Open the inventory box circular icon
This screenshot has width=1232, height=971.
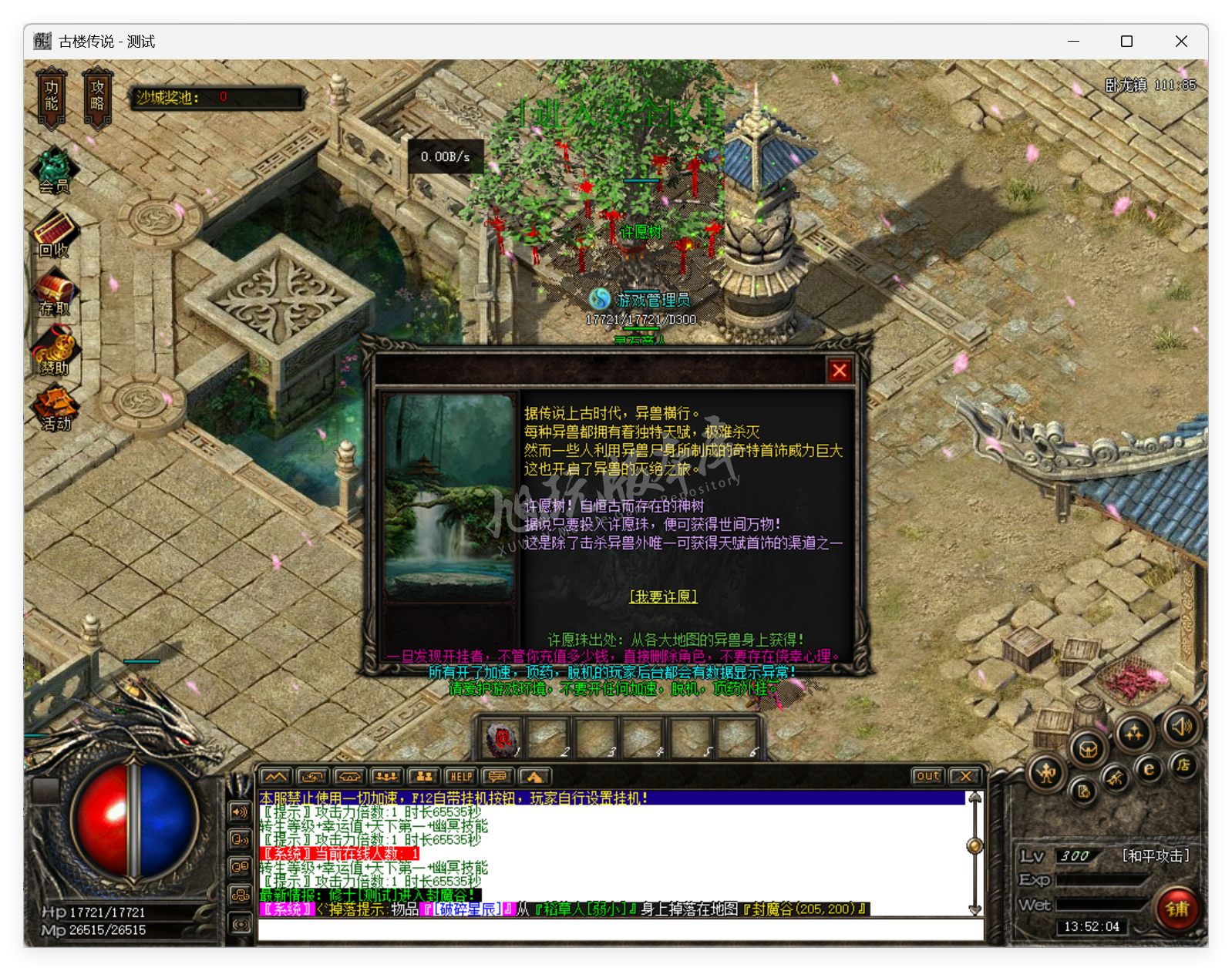pyautogui.click(x=1088, y=749)
